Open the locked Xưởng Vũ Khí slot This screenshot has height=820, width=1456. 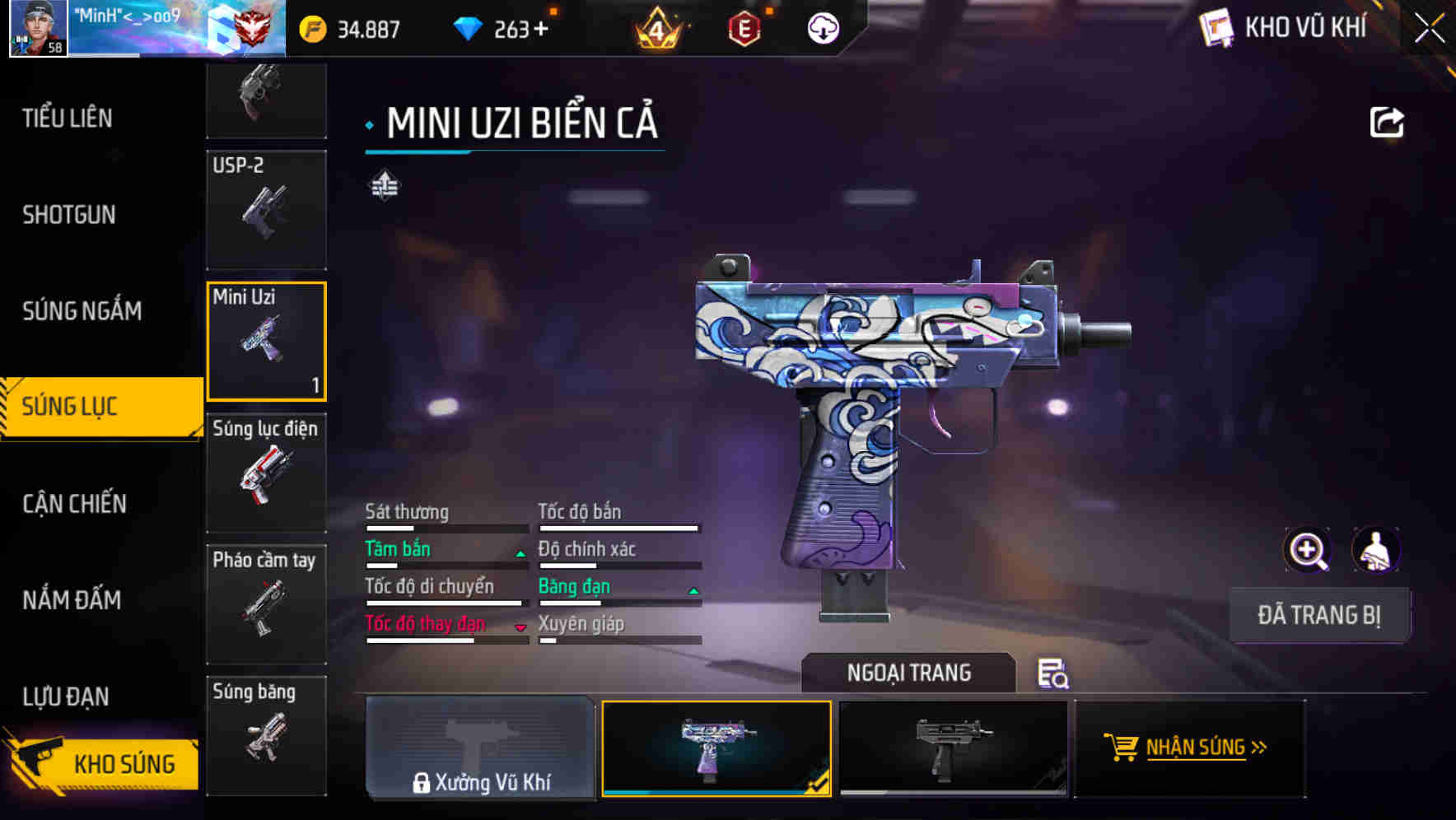click(x=480, y=748)
